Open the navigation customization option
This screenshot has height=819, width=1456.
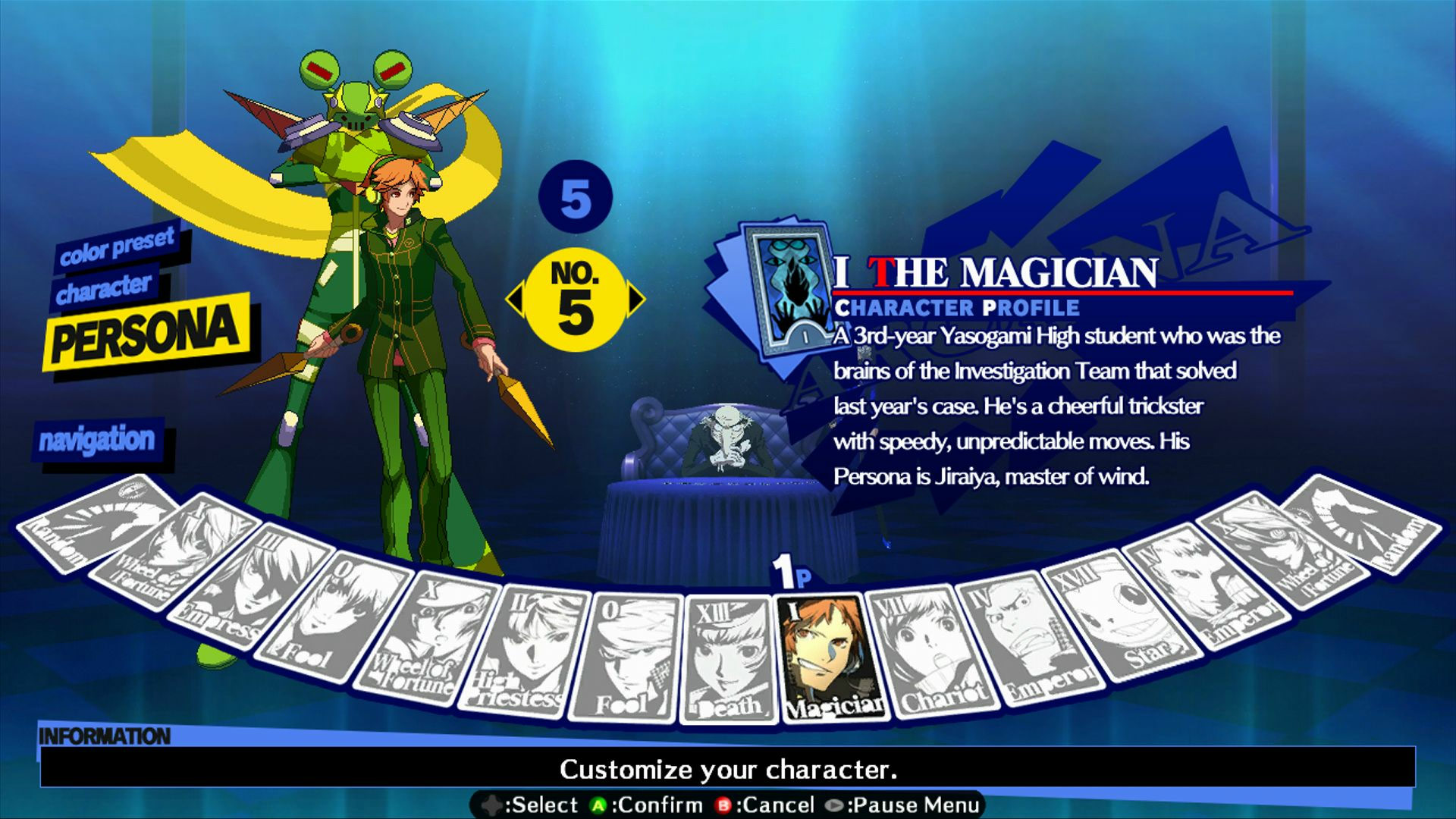99,438
